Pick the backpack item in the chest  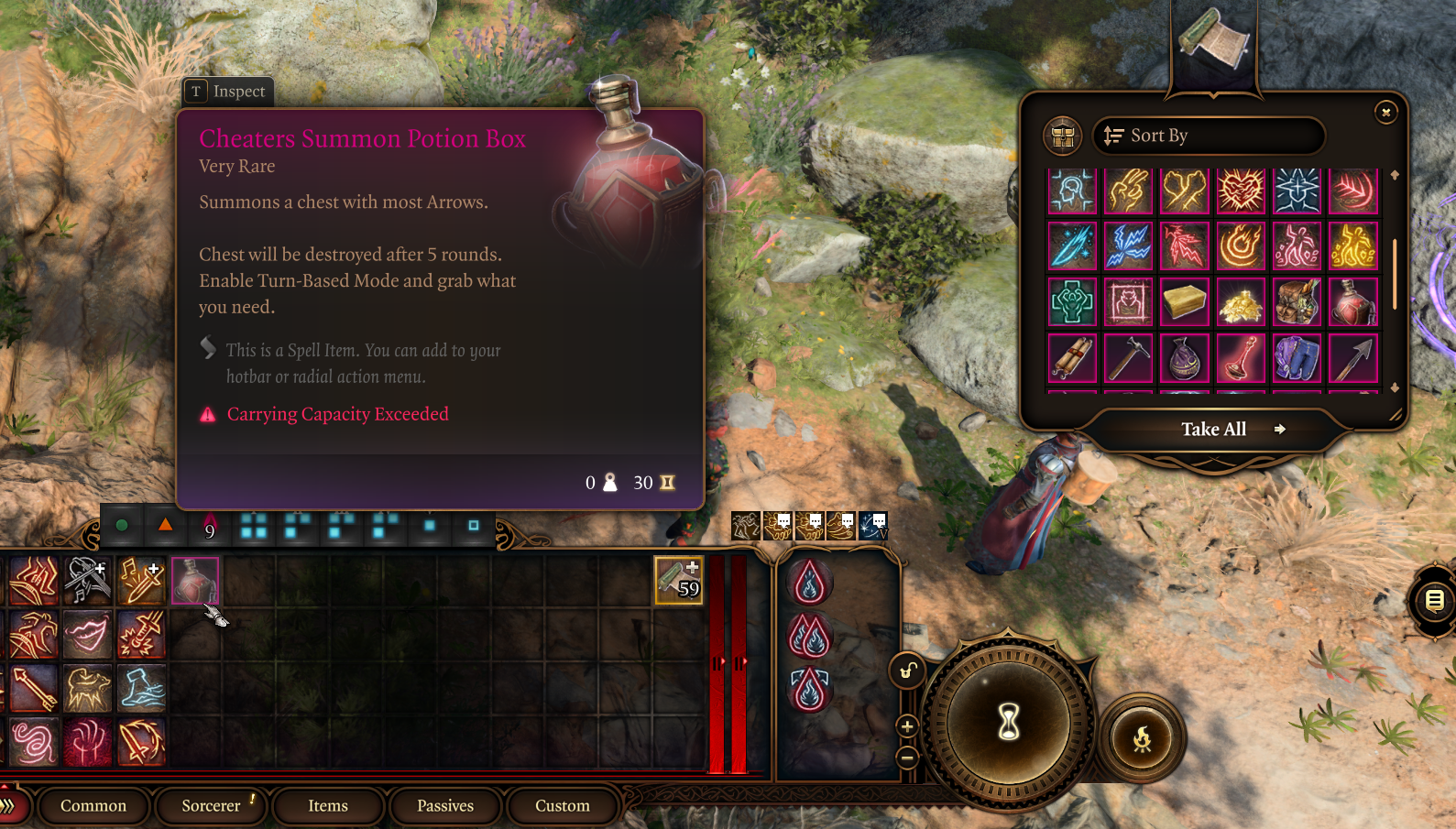[x=1297, y=303]
